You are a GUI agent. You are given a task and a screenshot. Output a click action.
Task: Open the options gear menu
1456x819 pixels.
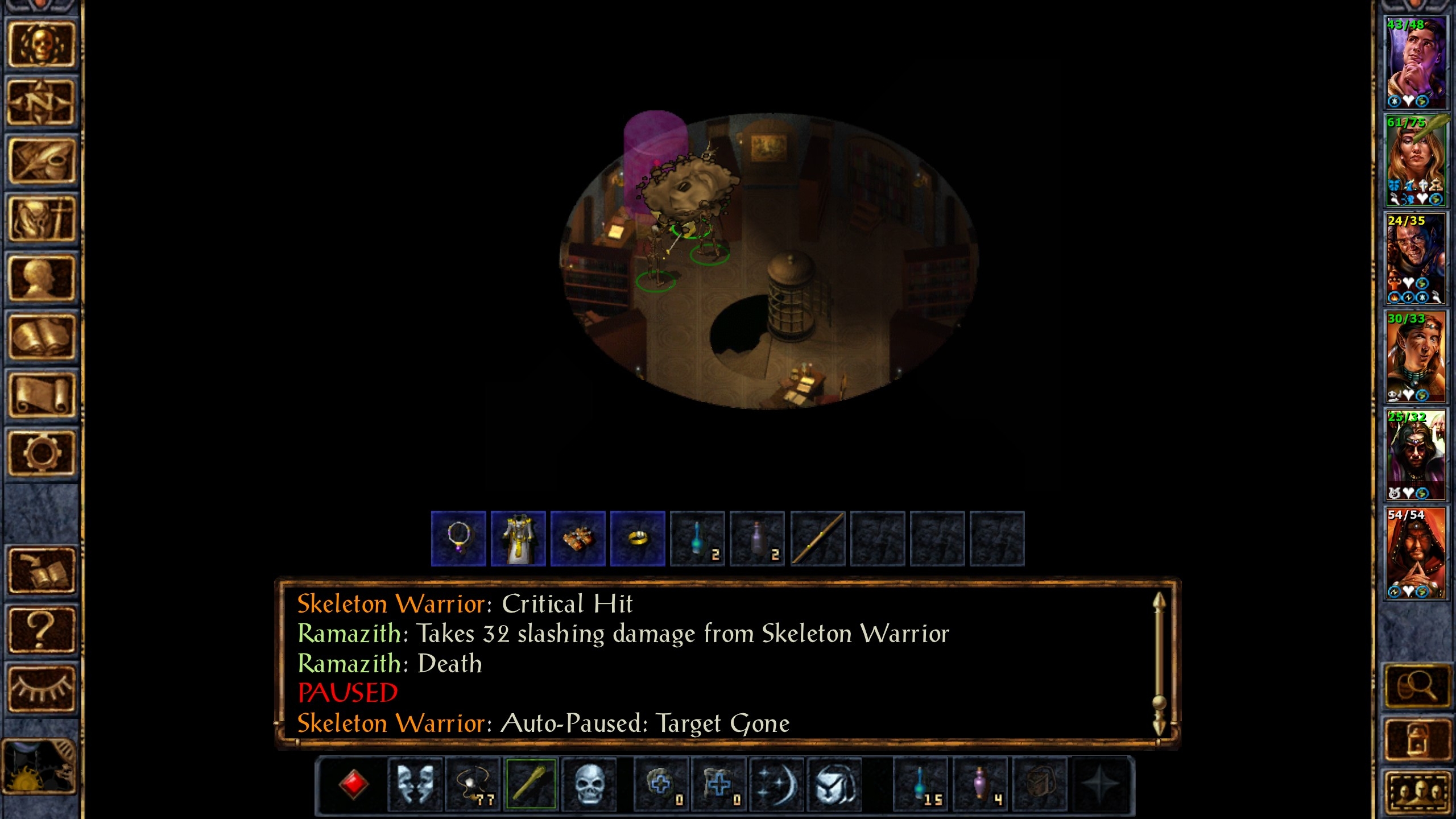[41, 453]
